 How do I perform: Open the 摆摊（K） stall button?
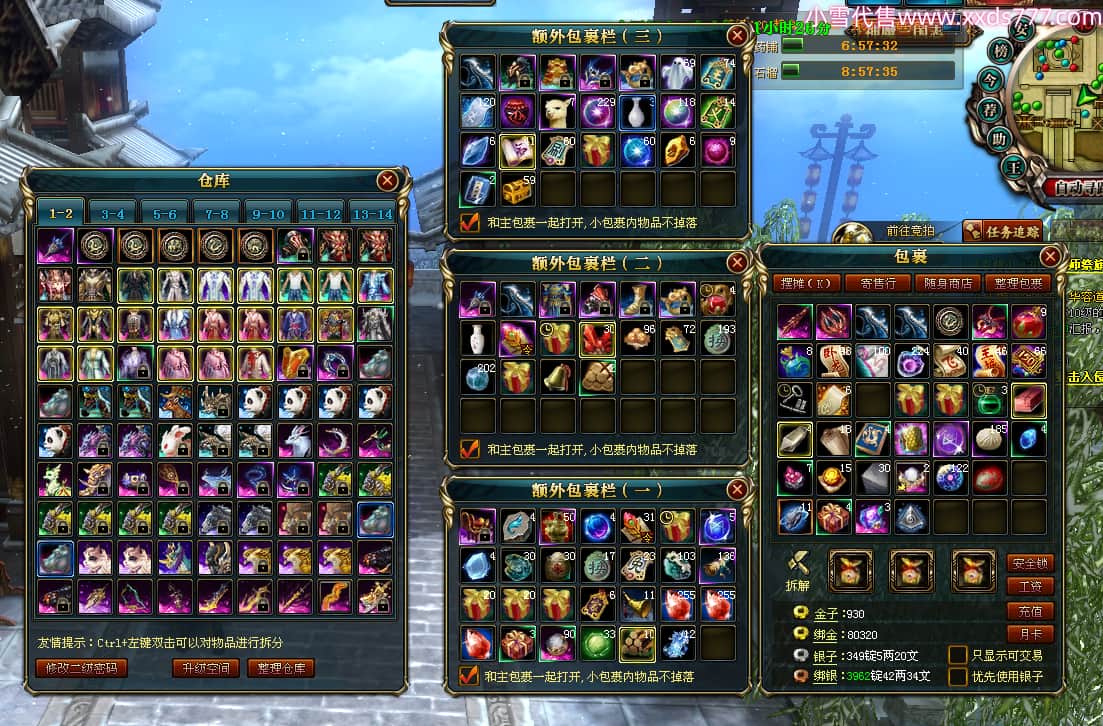[805, 283]
